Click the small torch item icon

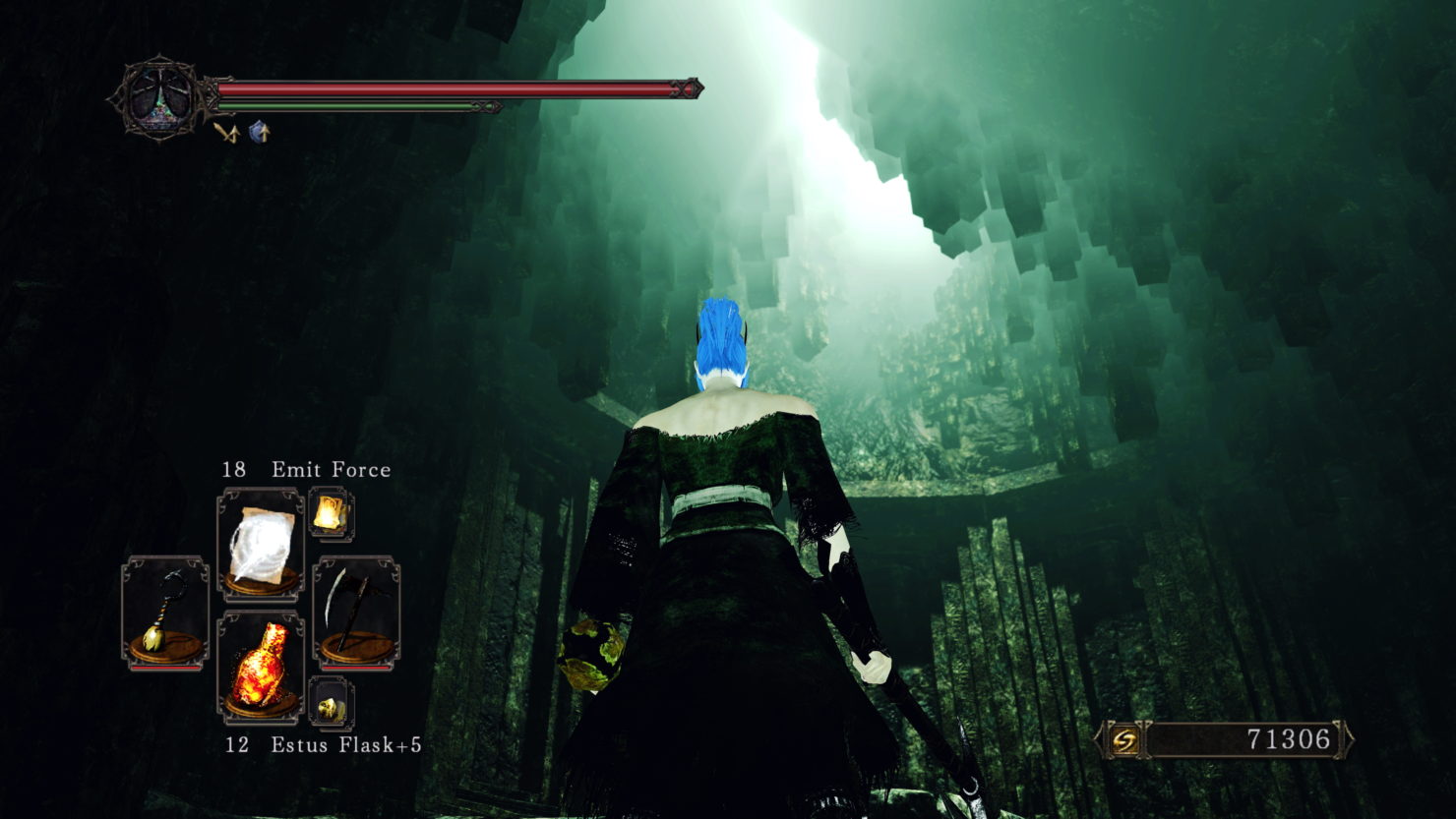click(331, 513)
